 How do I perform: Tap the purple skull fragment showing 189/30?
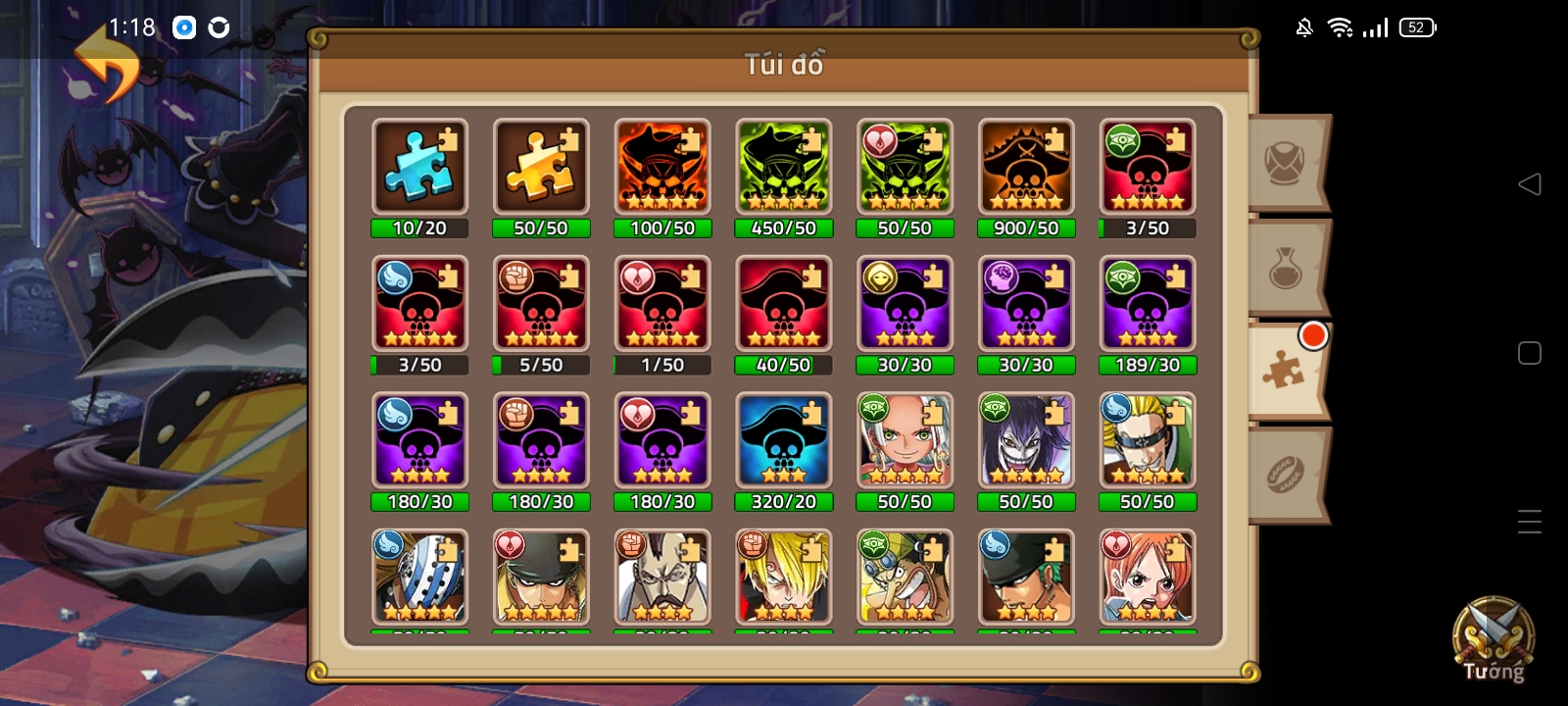point(1148,302)
